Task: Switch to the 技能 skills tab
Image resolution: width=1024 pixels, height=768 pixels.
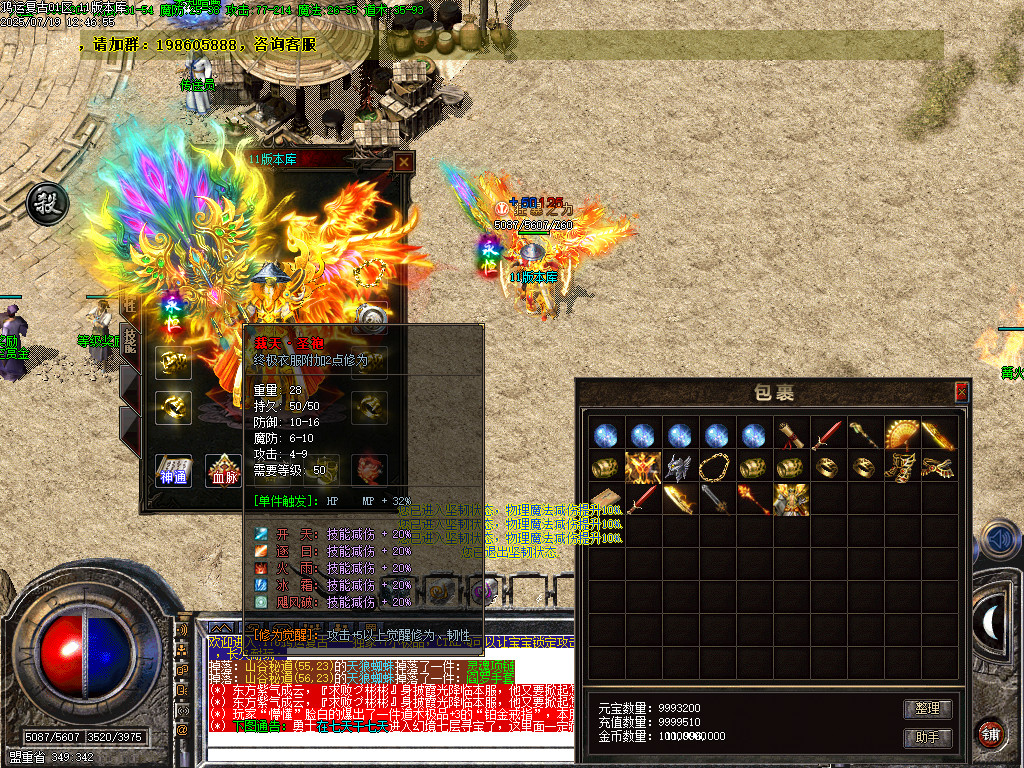Action: (129, 340)
